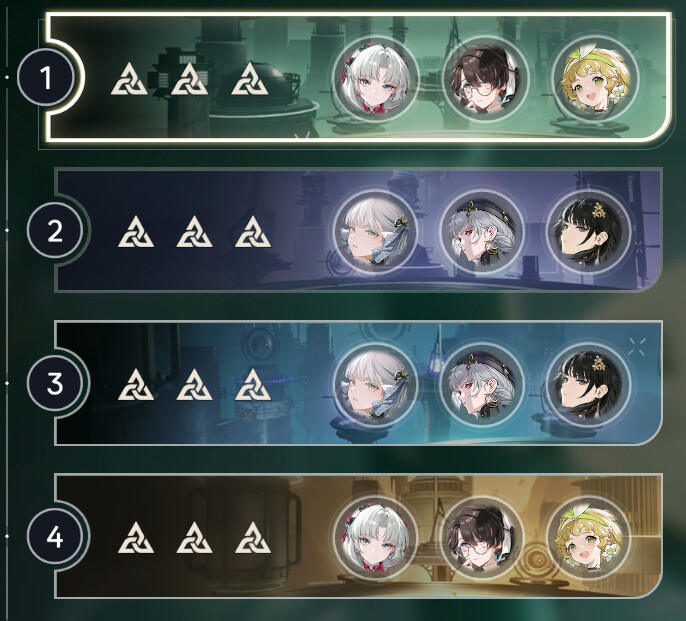Choose the stage 3 number badge

click(56, 384)
